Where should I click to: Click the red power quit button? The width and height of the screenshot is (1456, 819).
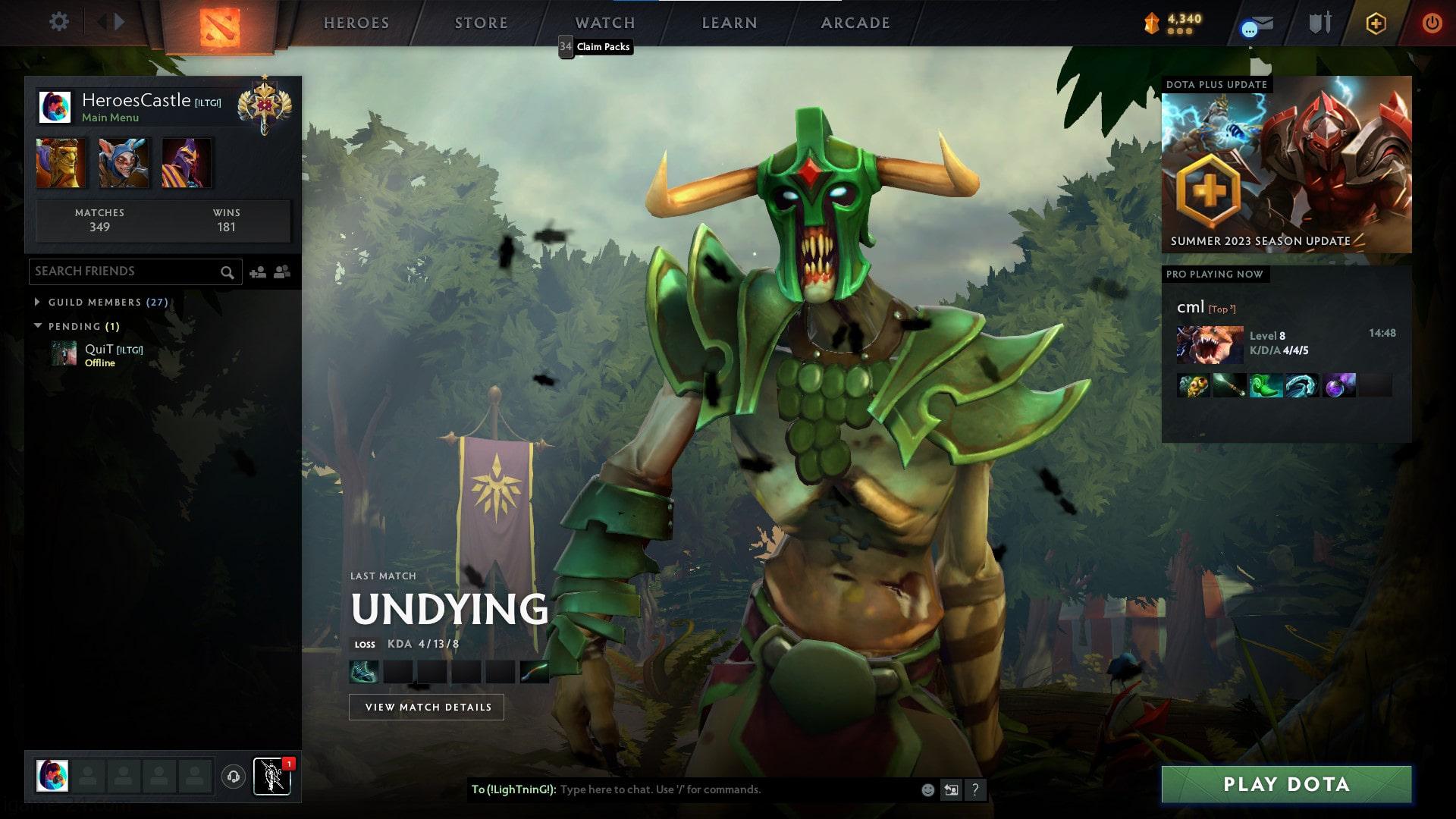(1432, 23)
